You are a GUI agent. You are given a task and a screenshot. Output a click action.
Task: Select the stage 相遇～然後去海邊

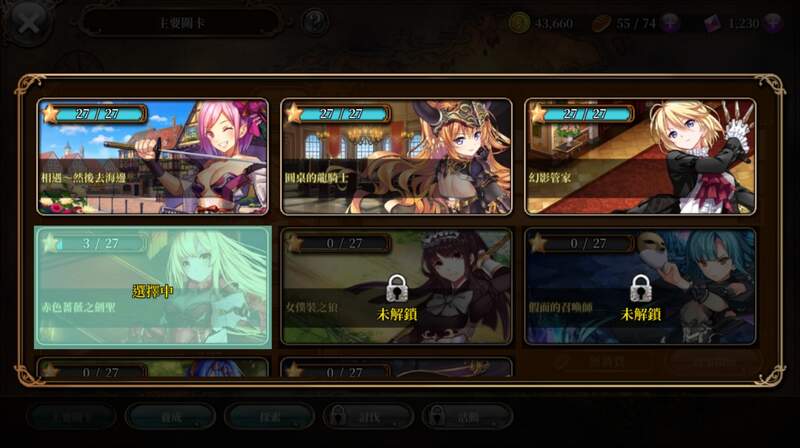click(153, 156)
